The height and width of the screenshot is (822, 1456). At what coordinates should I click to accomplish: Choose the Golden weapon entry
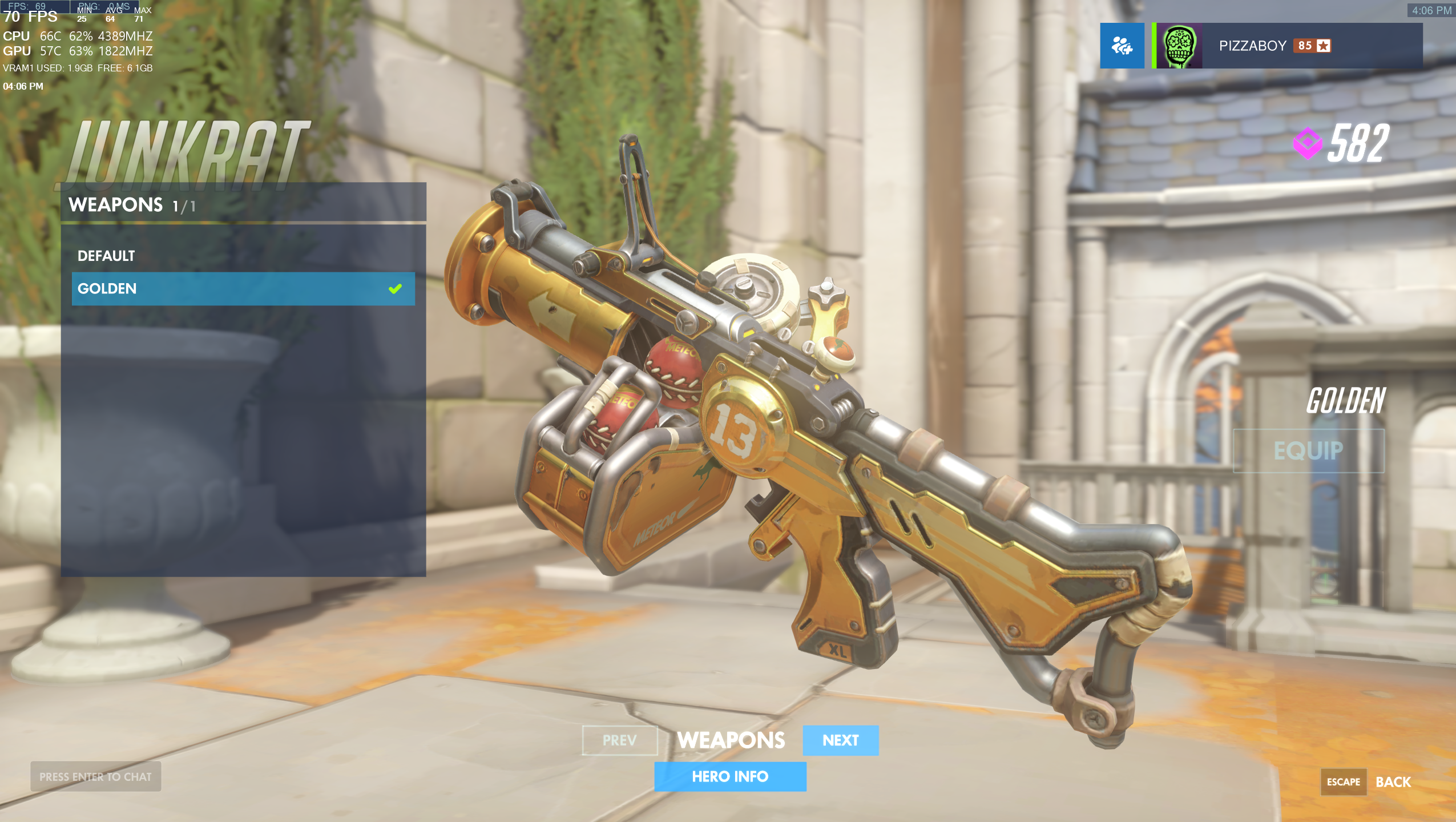coord(243,289)
